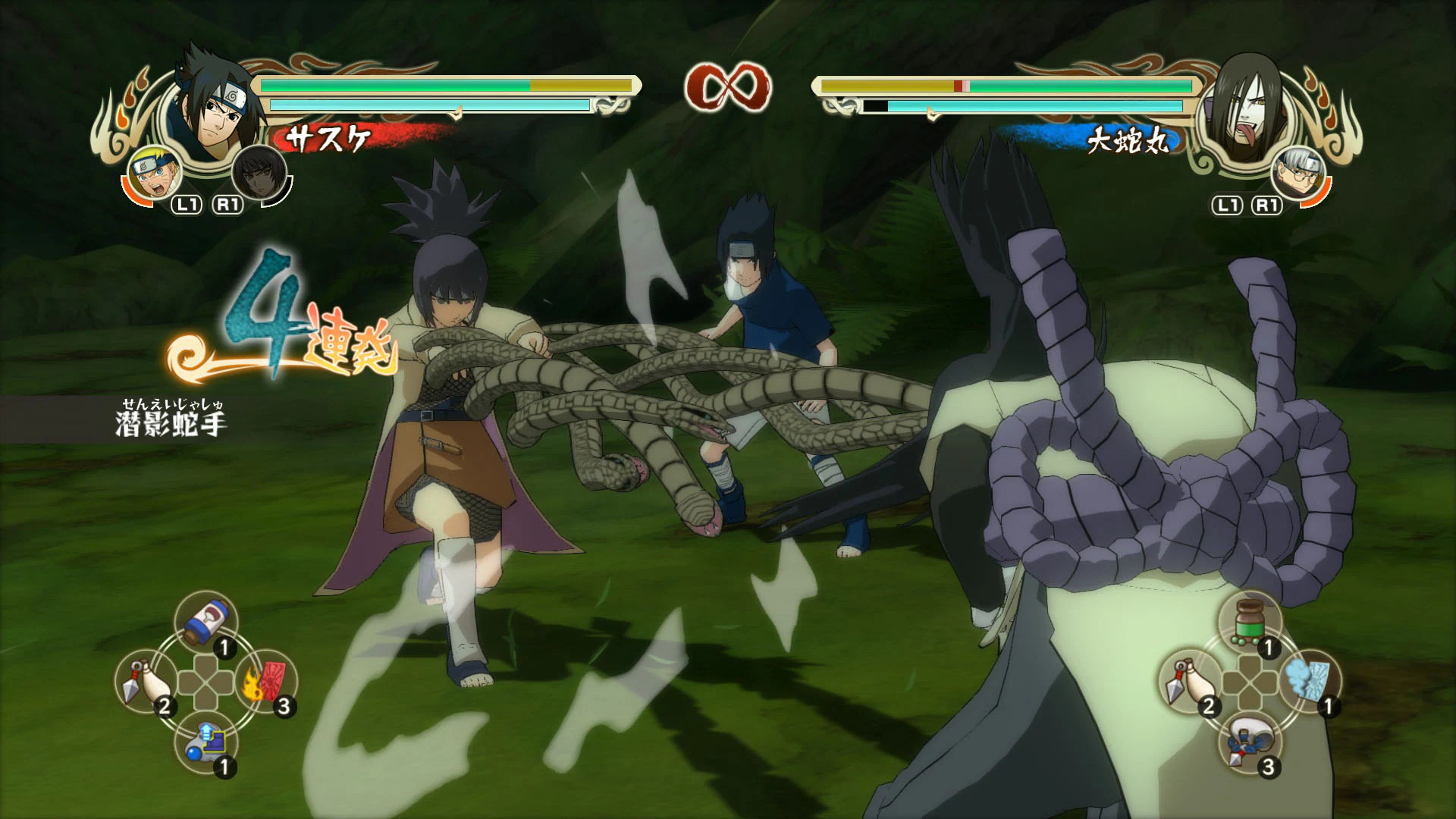Toggle the R1 support on Orochimaru's side
The image size is (1456, 819).
[1266, 205]
